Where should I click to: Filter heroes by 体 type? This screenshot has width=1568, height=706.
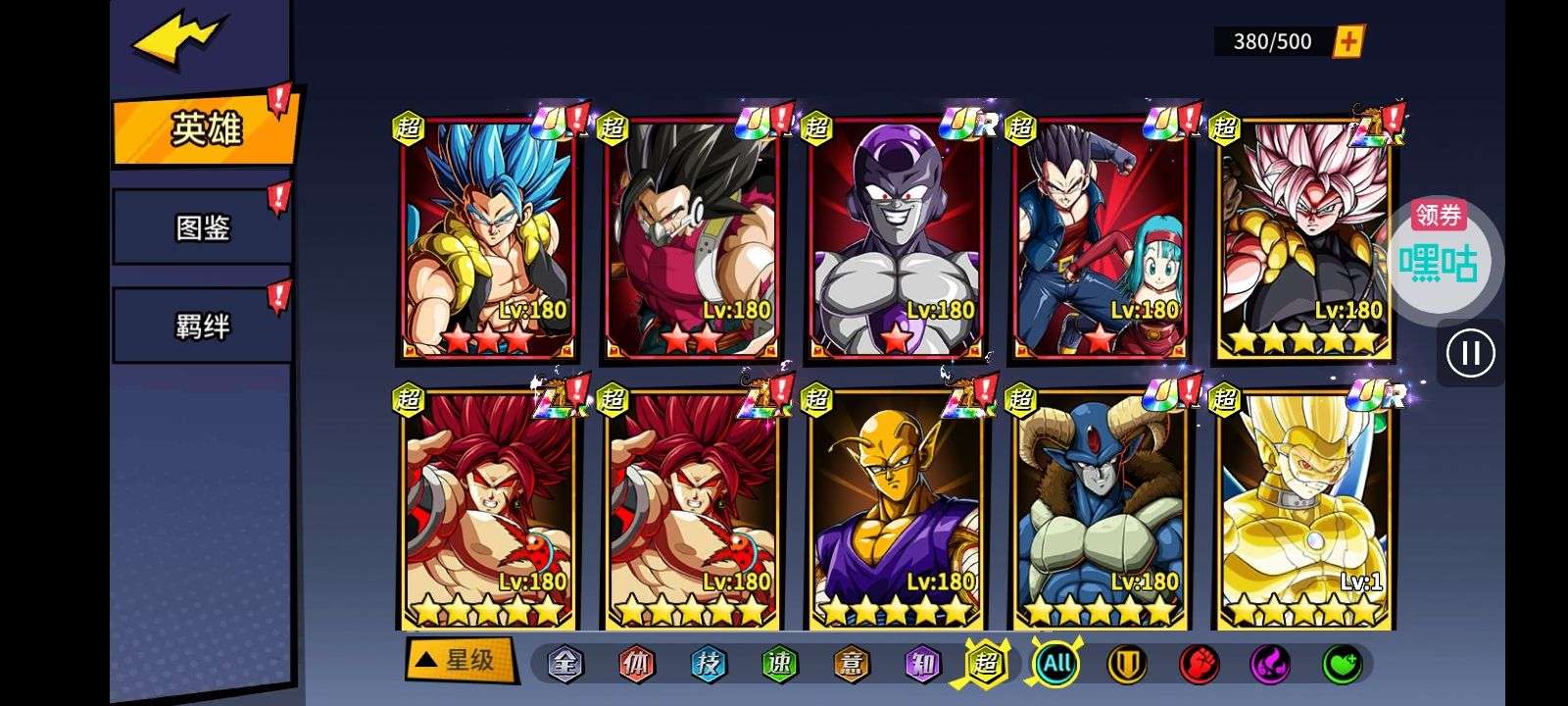[x=636, y=664]
